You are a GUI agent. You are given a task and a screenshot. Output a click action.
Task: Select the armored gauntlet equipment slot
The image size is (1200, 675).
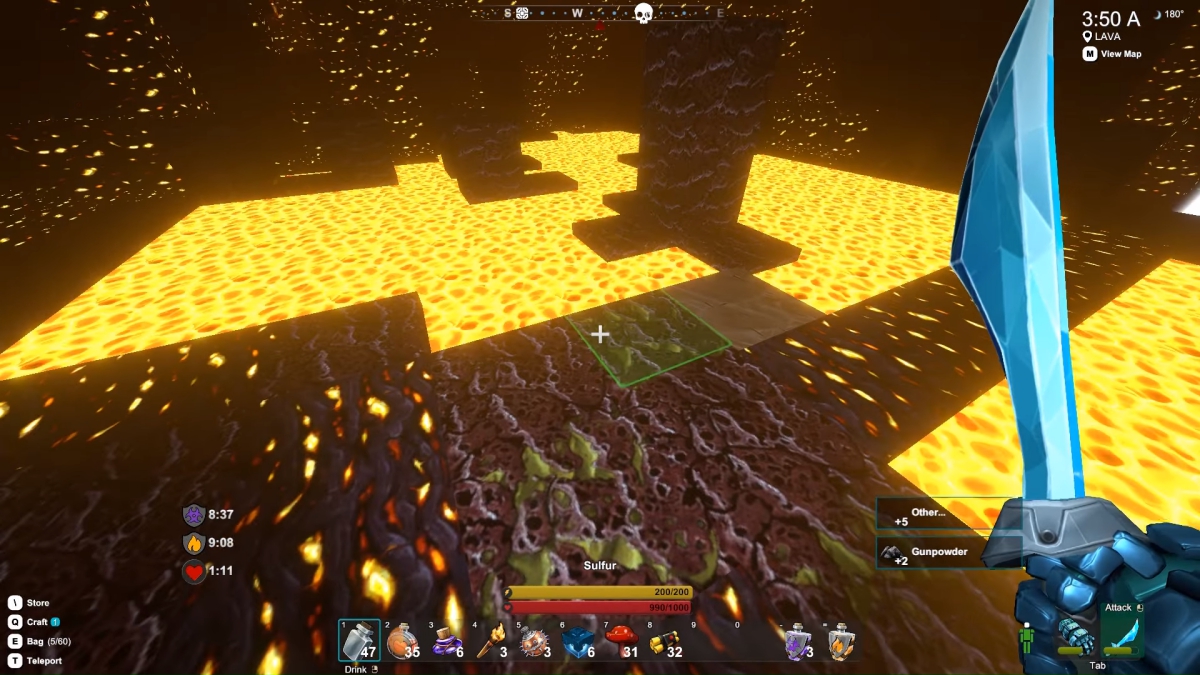tap(1075, 636)
